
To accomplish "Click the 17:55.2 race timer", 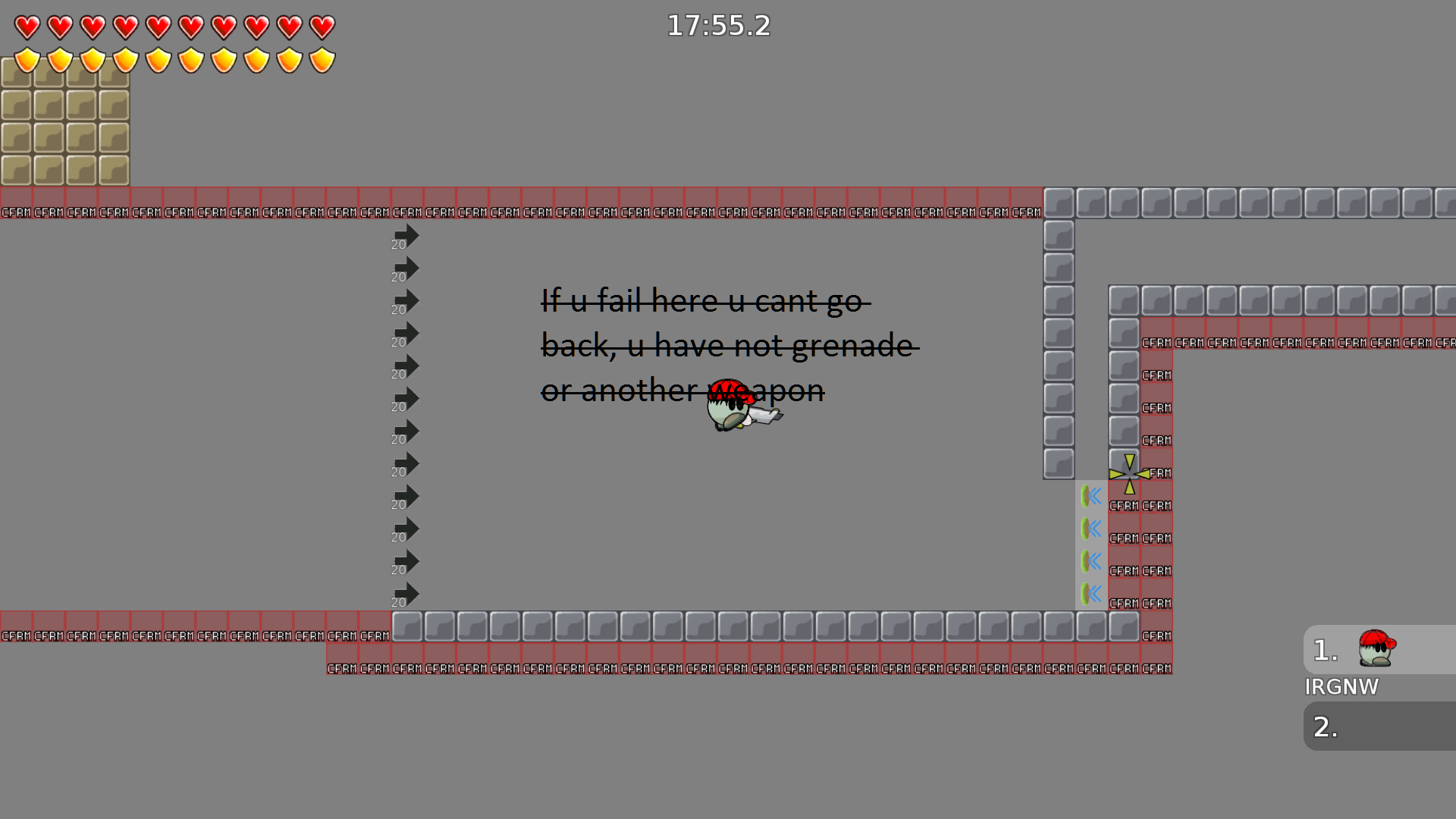I will (717, 26).
